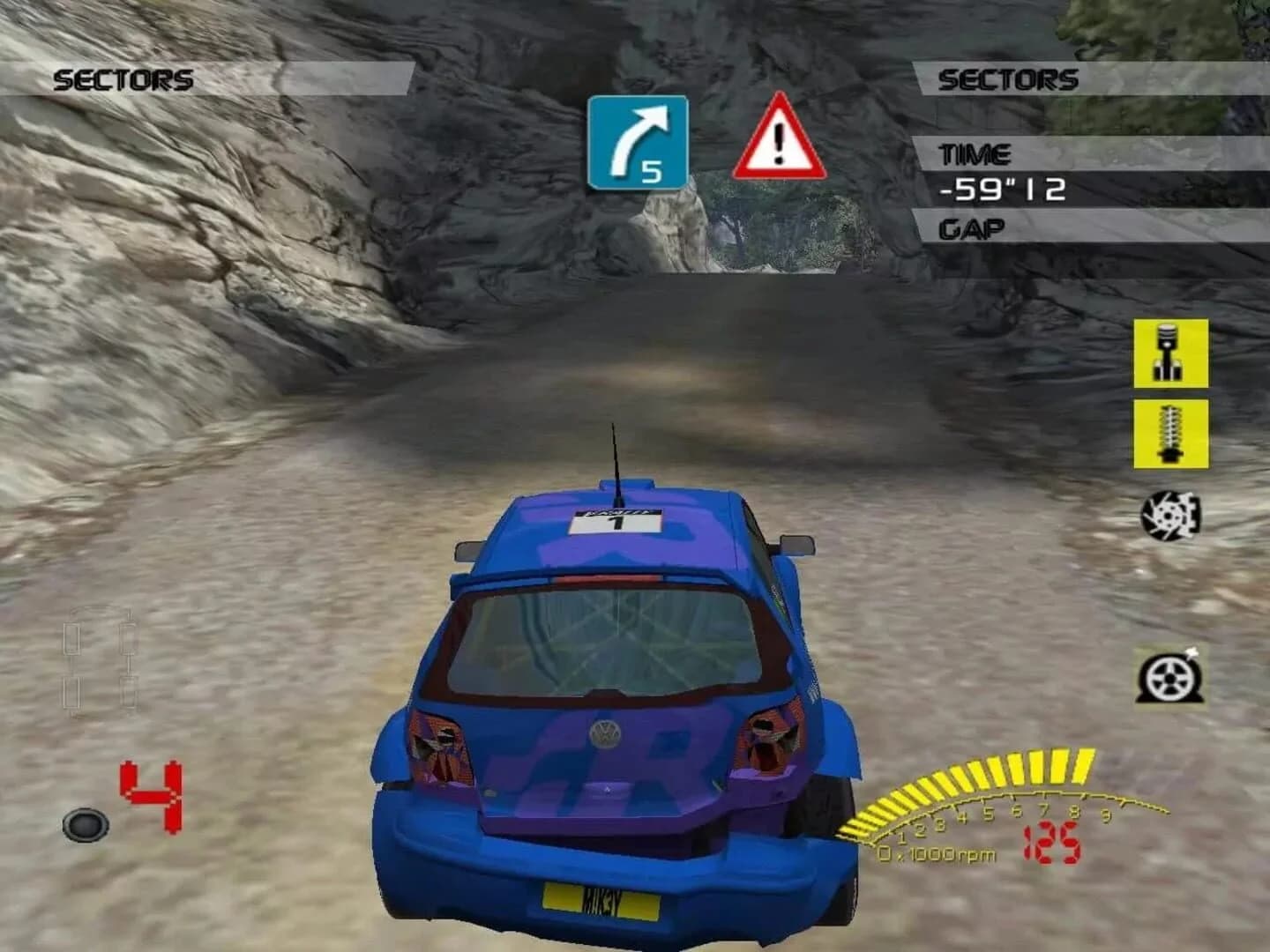Click the blue right-turn '5' pace note sign

coord(637,143)
